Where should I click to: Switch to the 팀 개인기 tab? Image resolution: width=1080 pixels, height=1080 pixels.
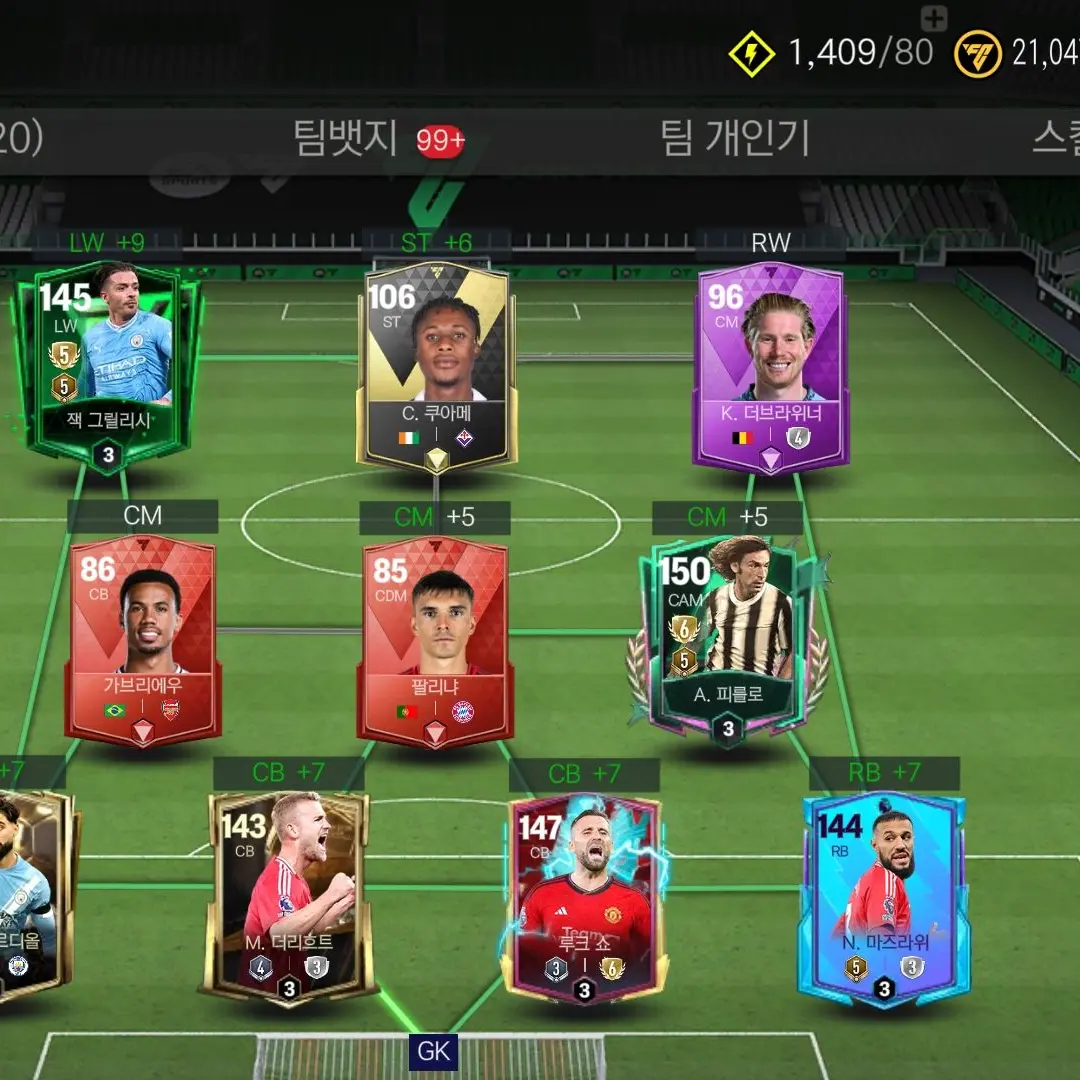[x=734, y=138]
